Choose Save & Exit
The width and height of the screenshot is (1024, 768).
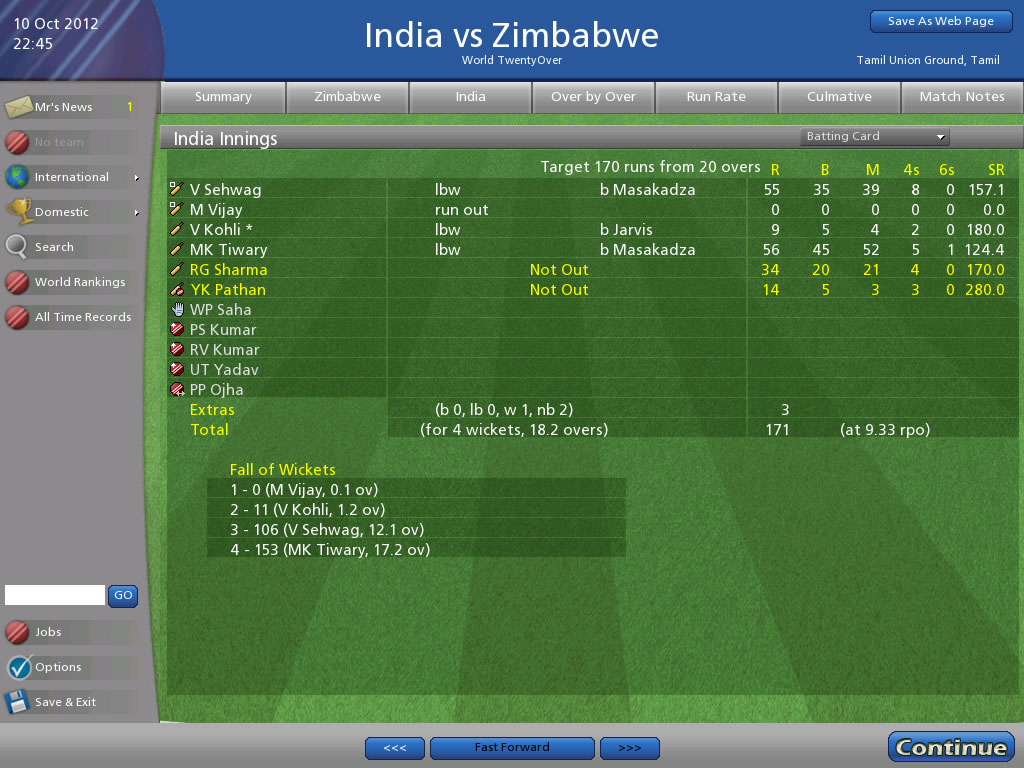[x=65, y=702]
